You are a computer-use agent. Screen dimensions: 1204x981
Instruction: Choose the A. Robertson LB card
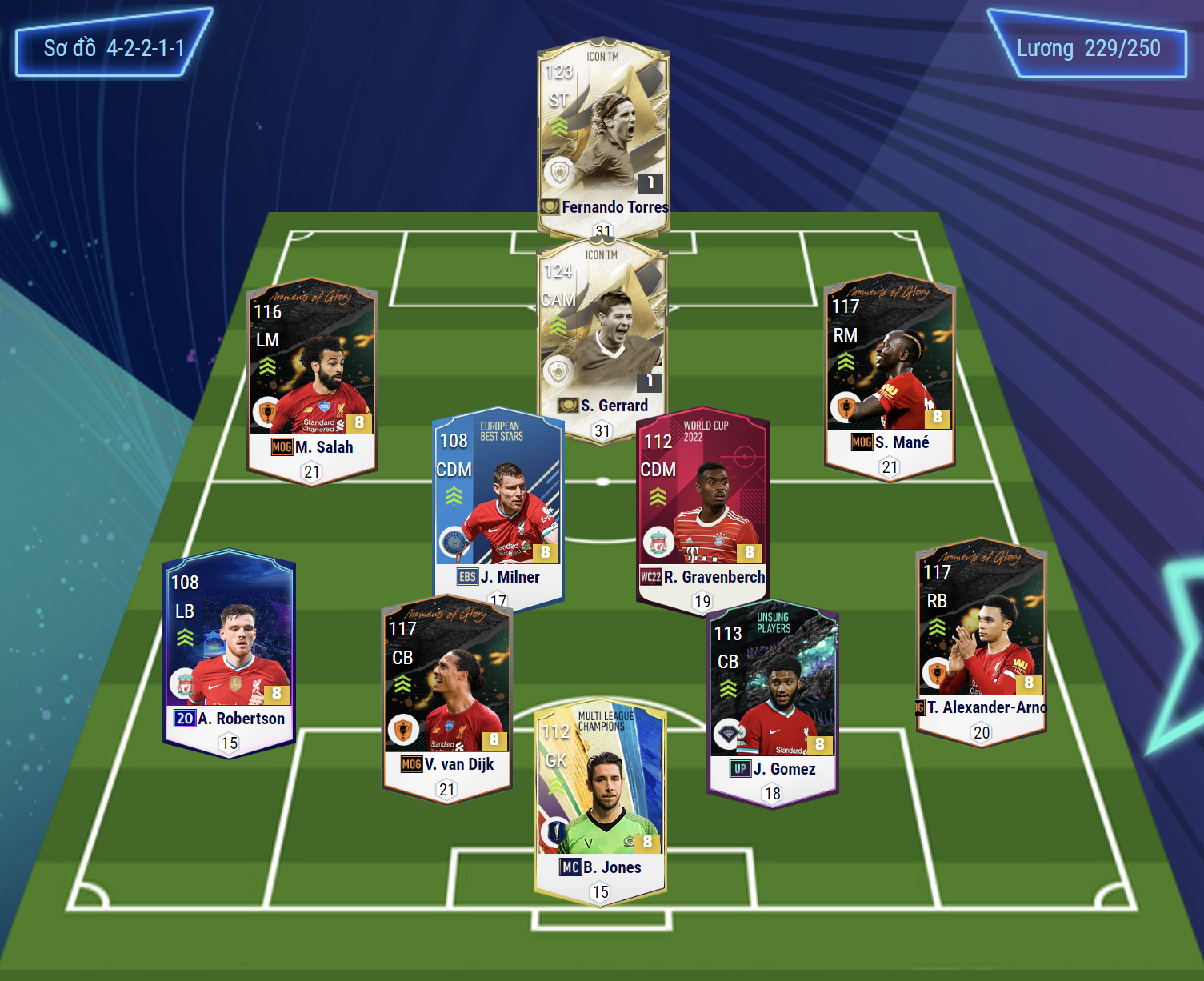coord(229,652)
